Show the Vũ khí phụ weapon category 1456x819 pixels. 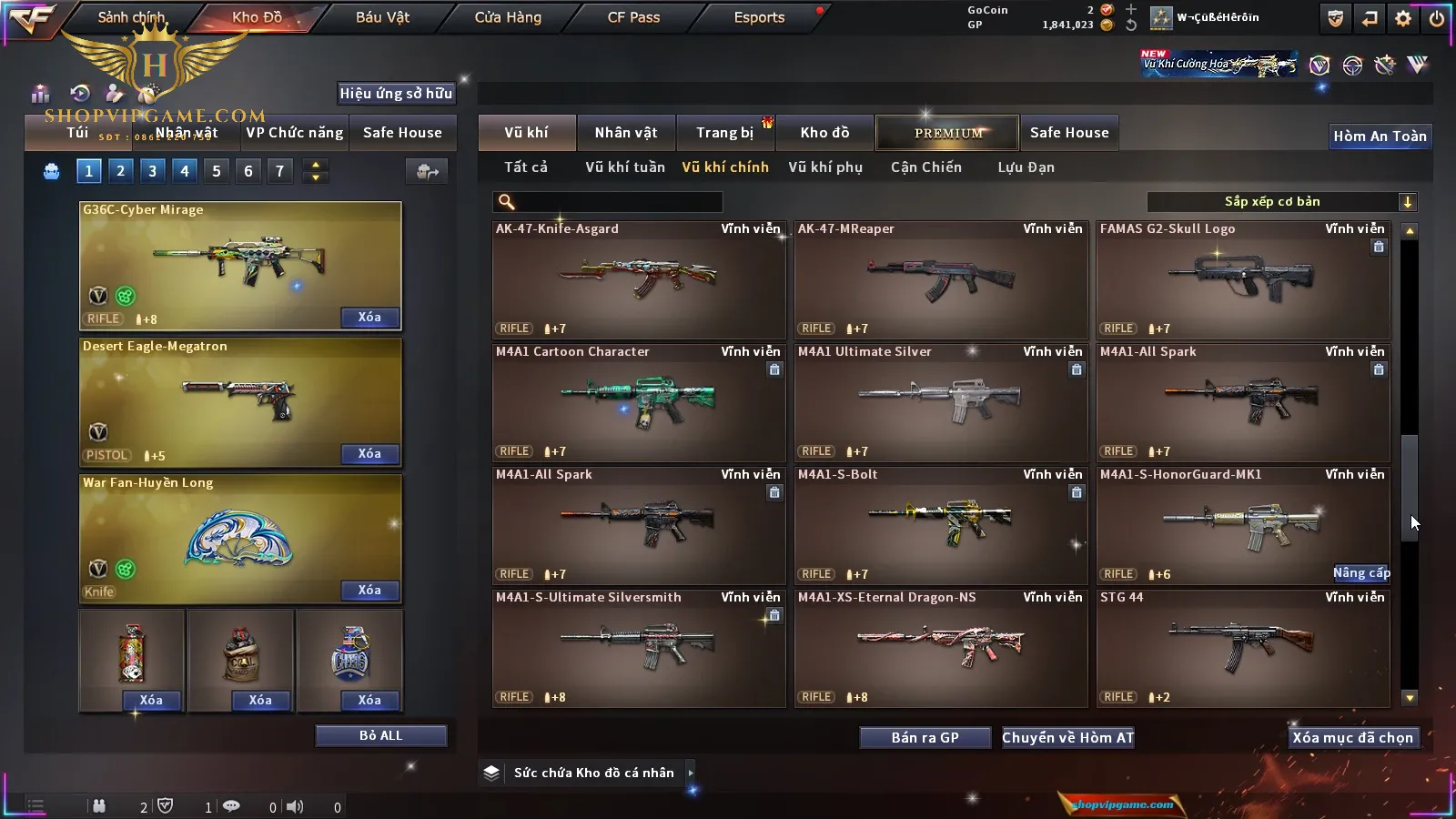(x=824, y=167)
